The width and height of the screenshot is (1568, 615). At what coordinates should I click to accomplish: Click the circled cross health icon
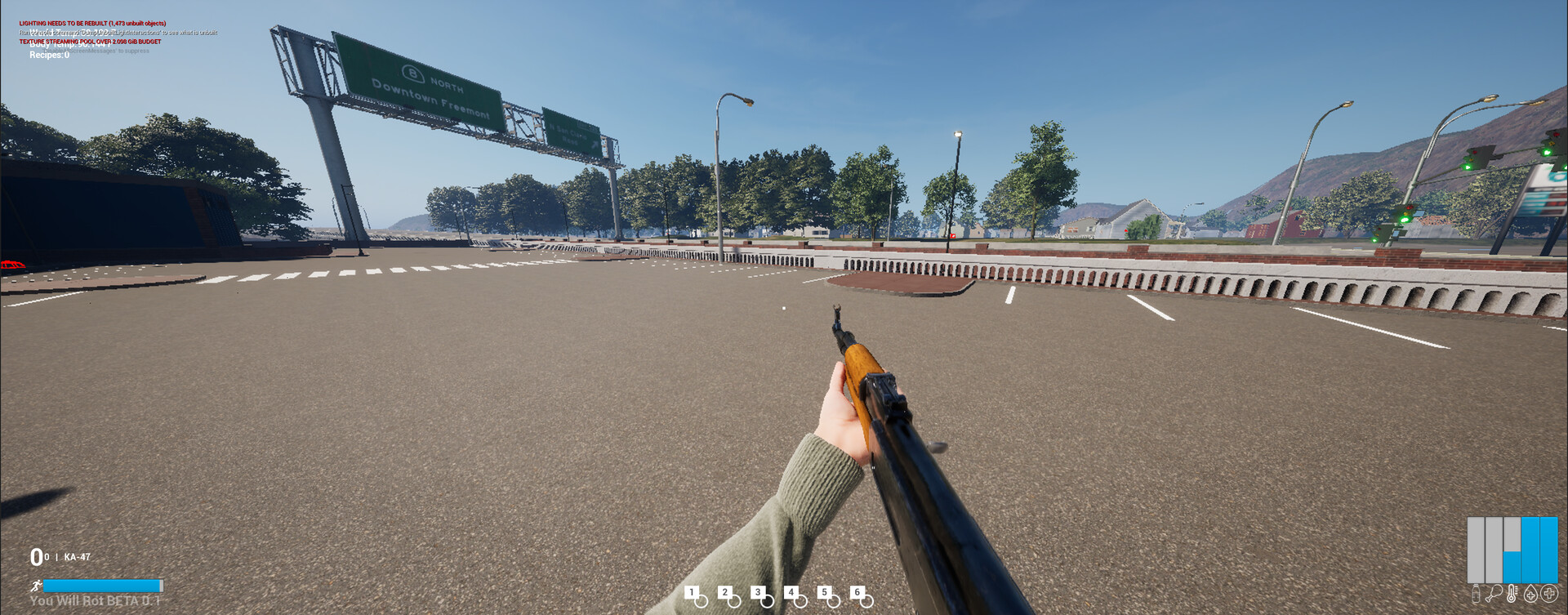pos(1548,593)
